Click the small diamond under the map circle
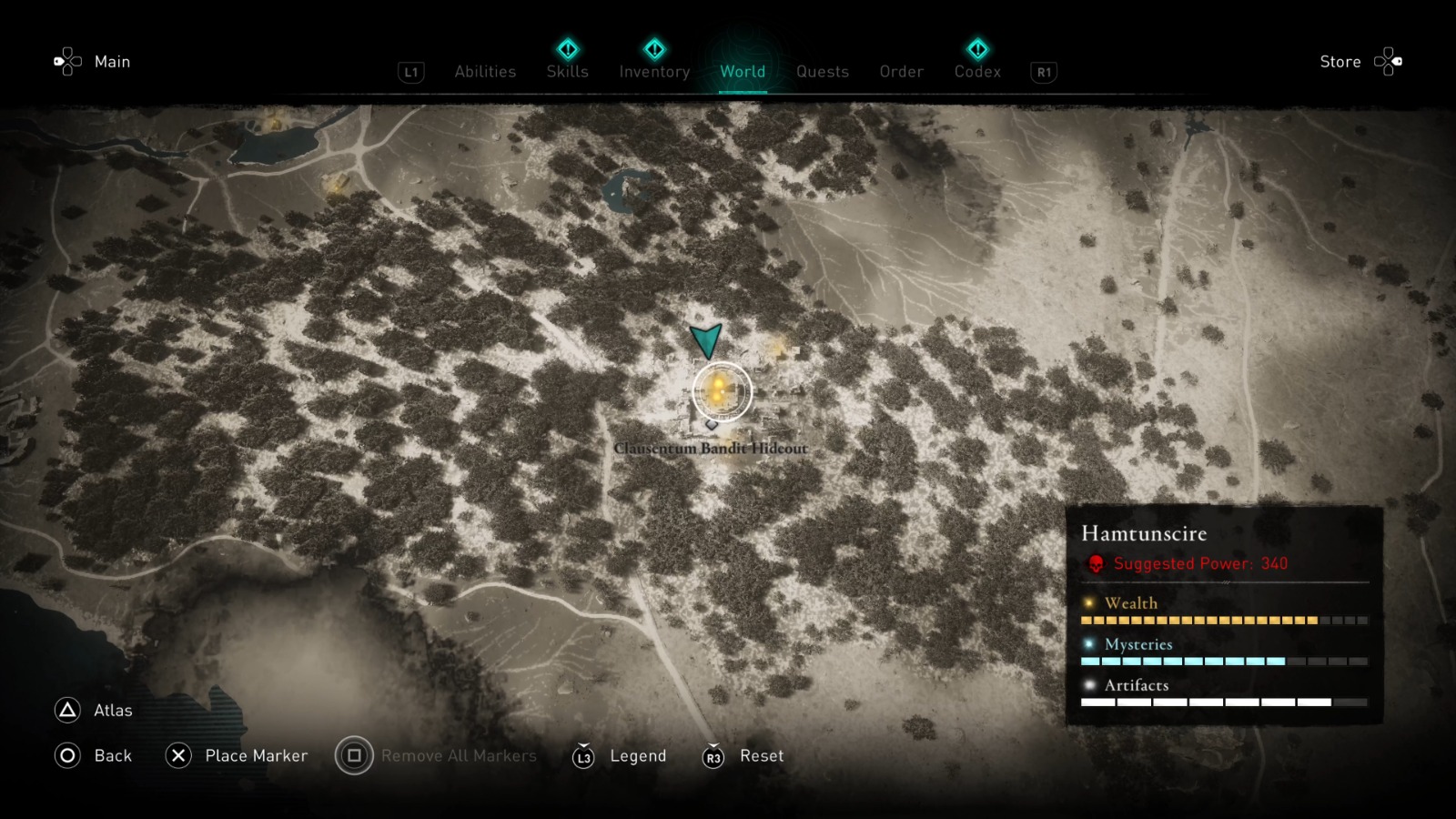 tap(713, 424)
